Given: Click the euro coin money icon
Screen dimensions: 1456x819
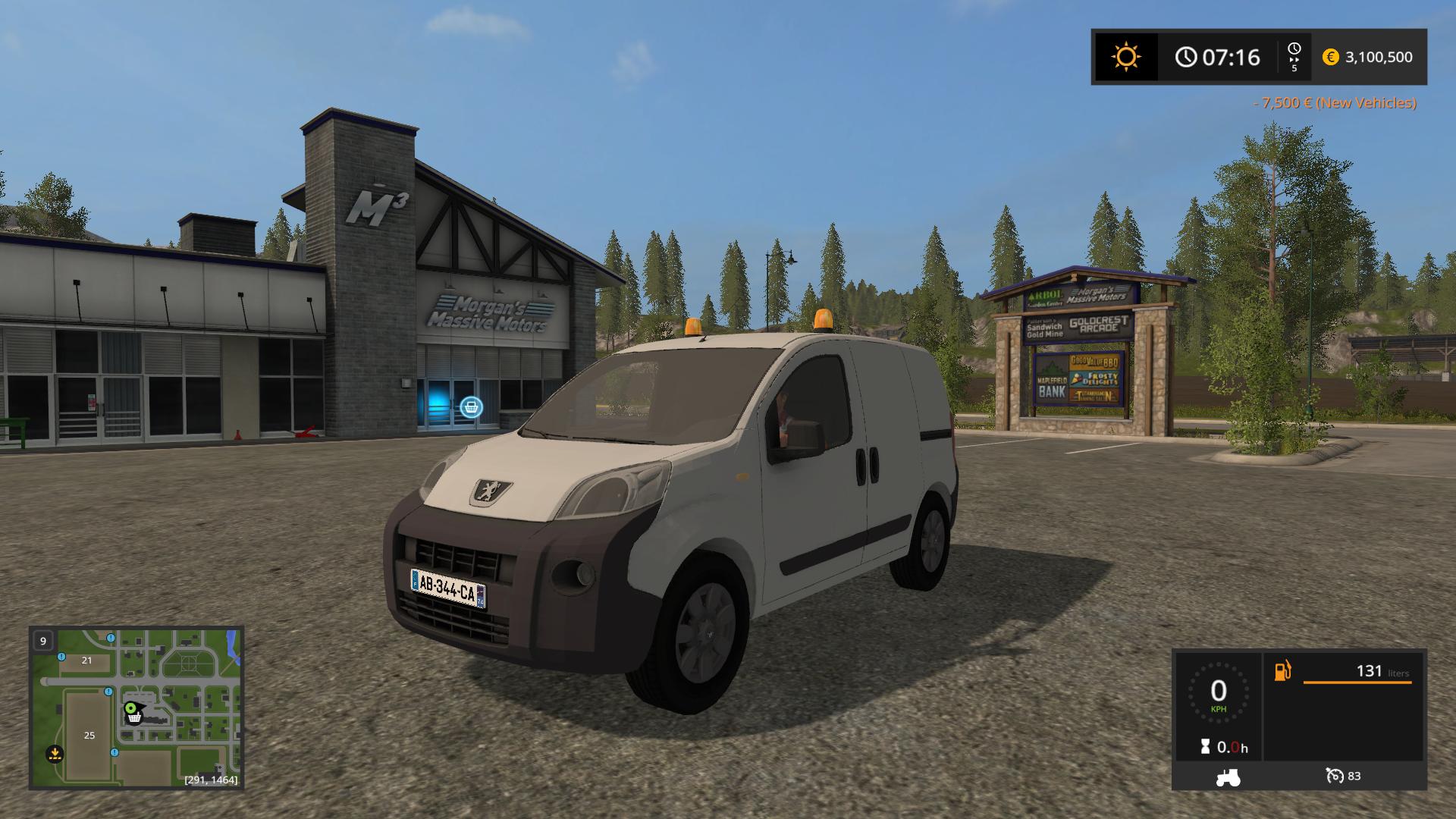Looking at the screenshot, I should click(x=1330, y=57).
